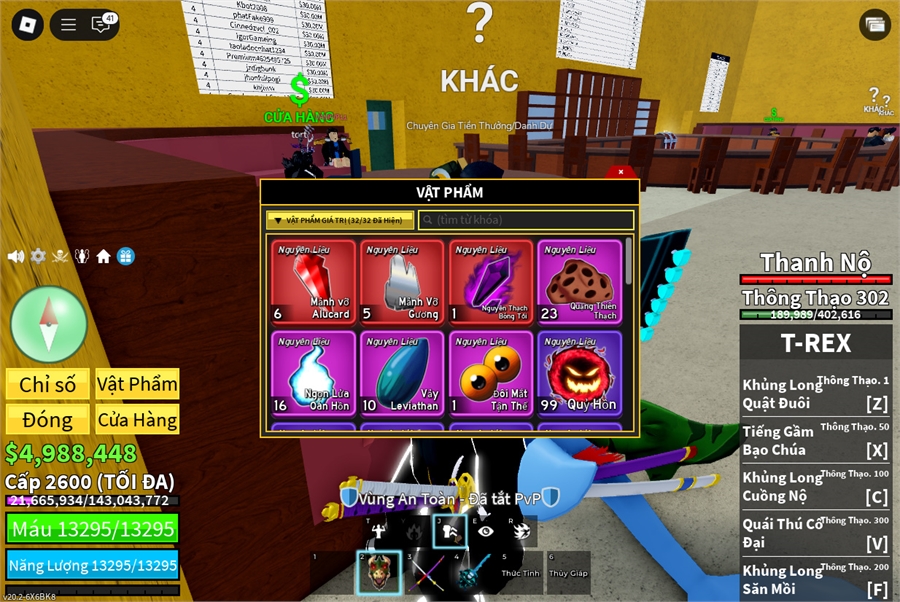
Task: Equip the dragon mask in hotbar slot 2
Action: [380, 573]
